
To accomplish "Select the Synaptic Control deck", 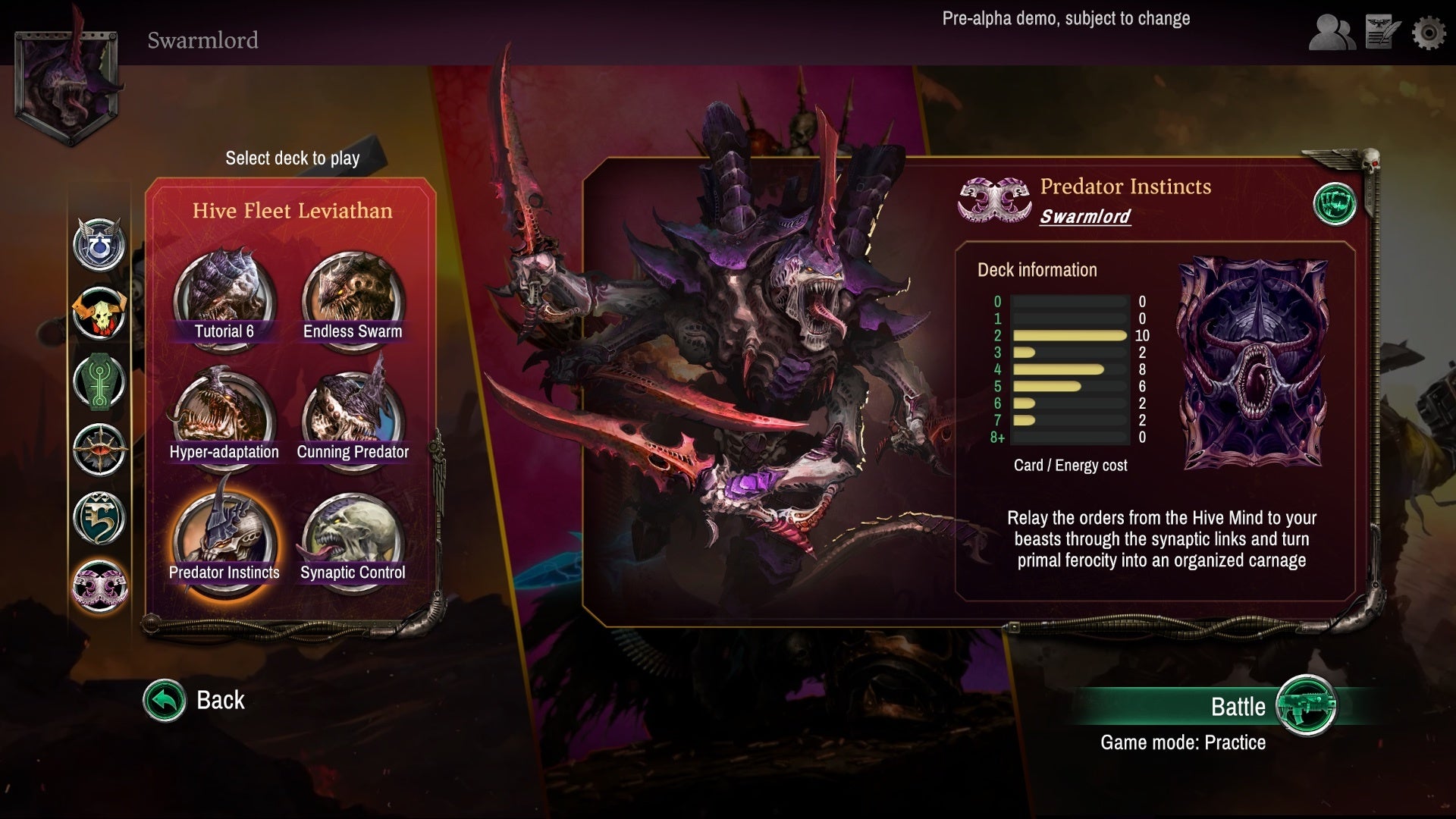I will pyautogui.click(x=353, y=540).
